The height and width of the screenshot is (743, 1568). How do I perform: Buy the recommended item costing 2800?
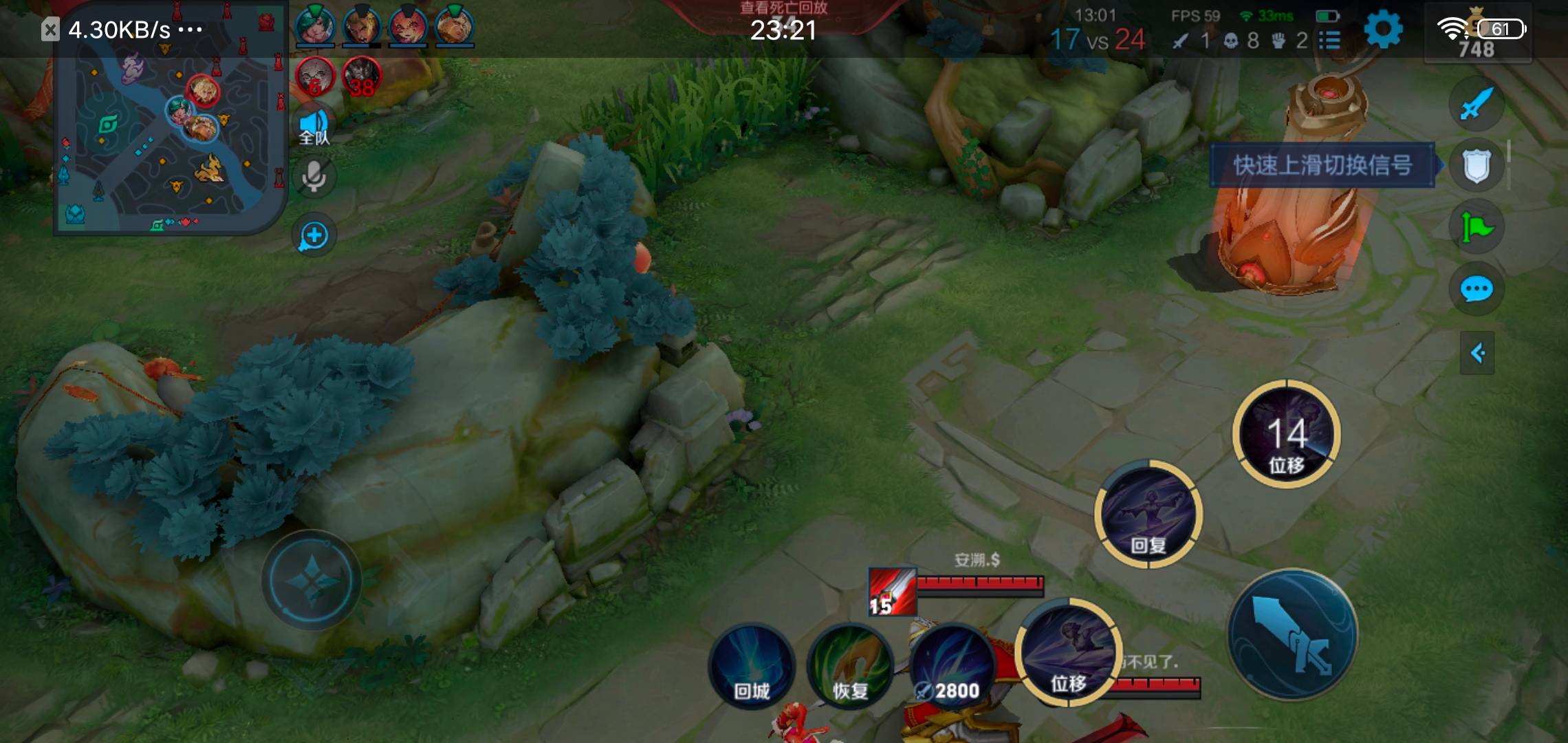(x=952, y=665)
